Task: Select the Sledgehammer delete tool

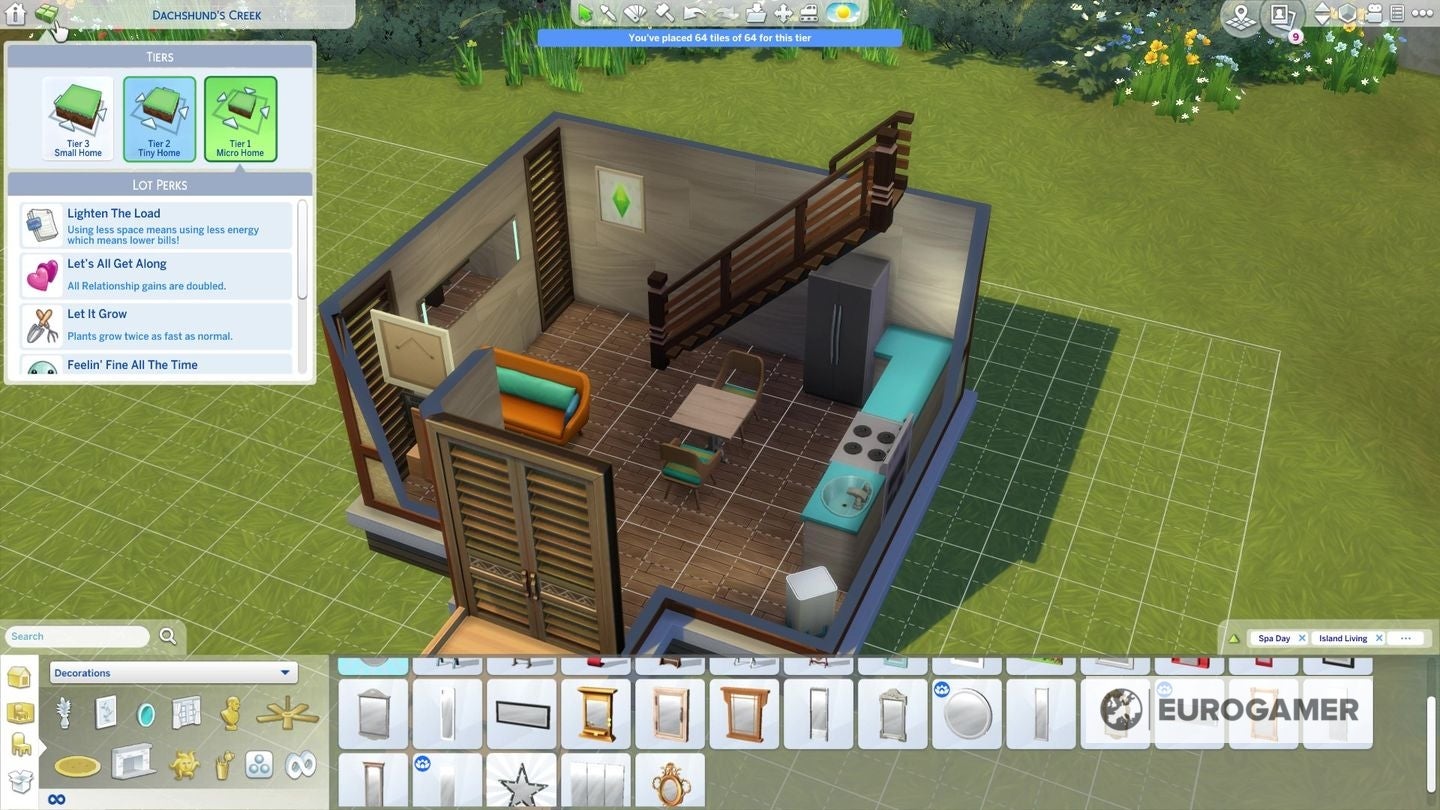Action: (x=664, y=13)
